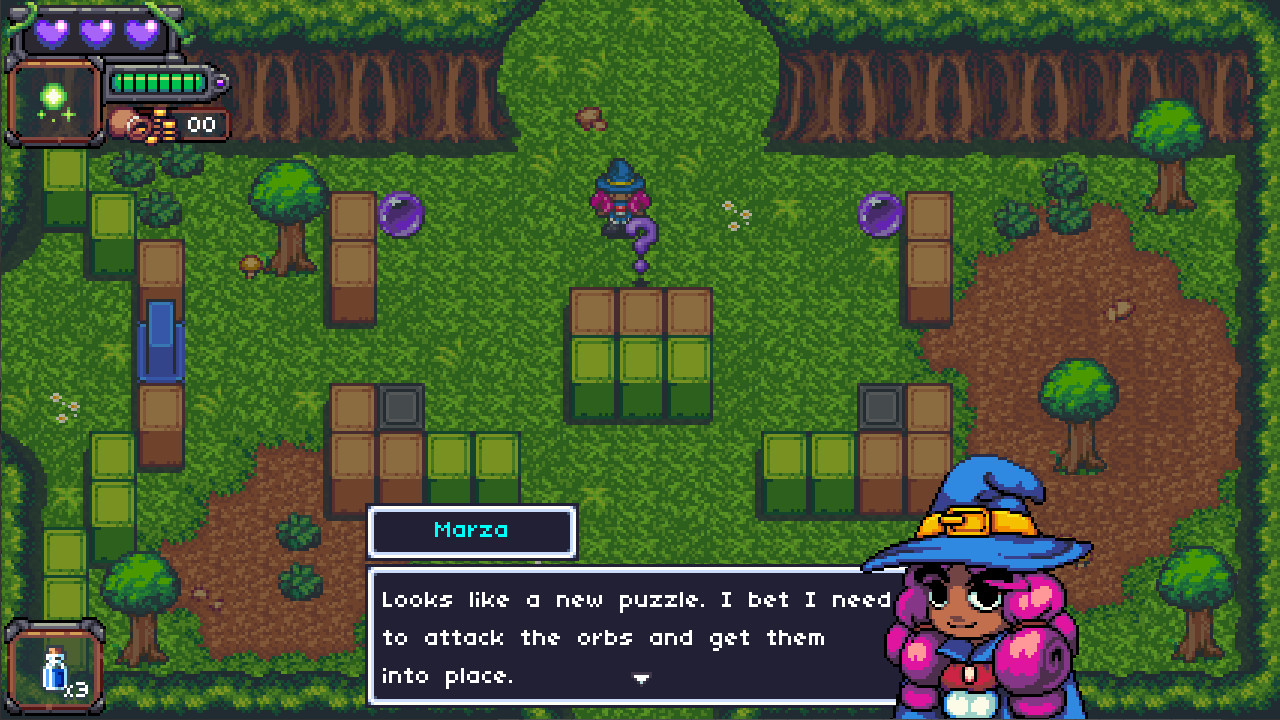Image resolution: width=1280 pixels, height=720 pixels.
Task: Click the right purple orb near the trees
Action: pyautogui.click(x=878, y=215)
